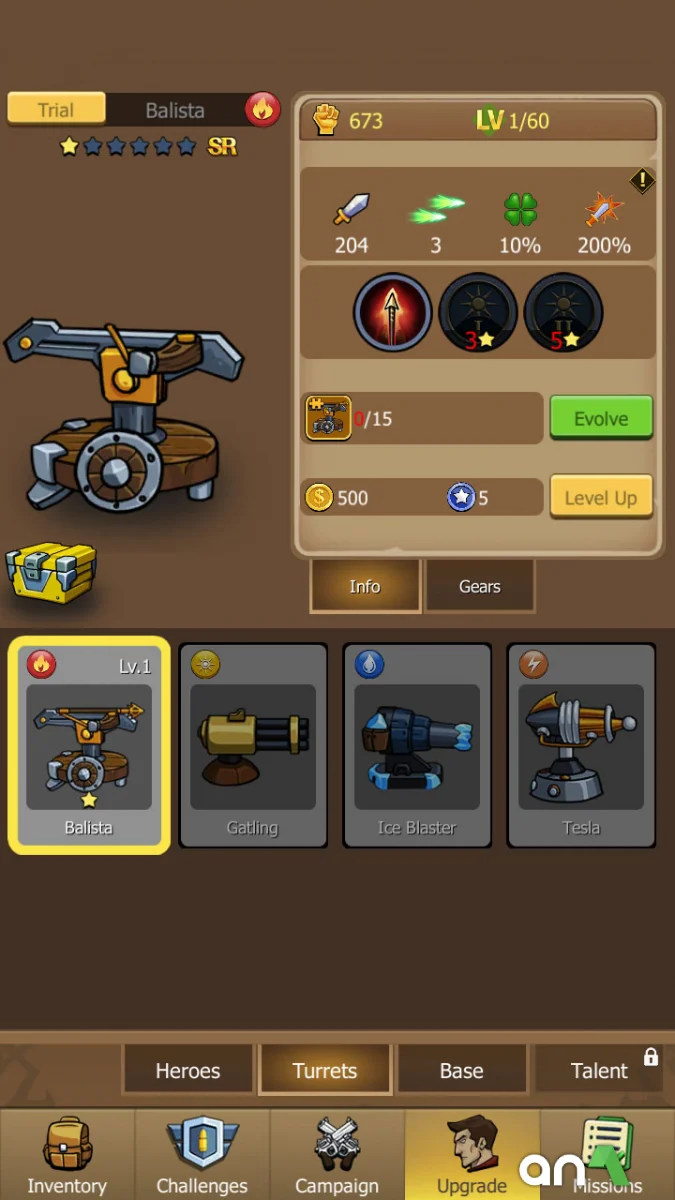Open the Turrets category
The height and width of the screenshot is (1200, 675).
[324, 1071]
